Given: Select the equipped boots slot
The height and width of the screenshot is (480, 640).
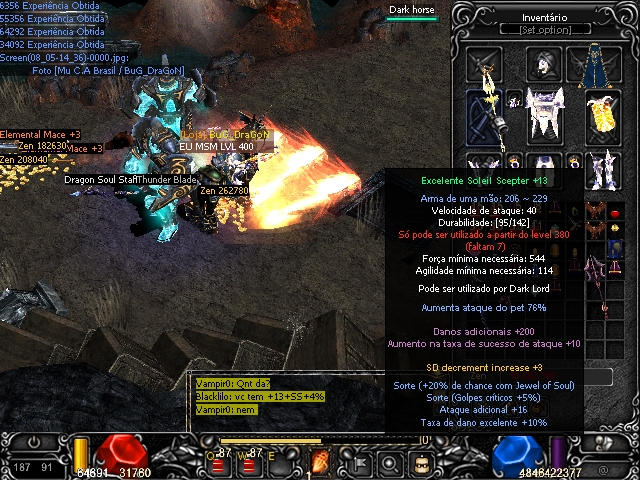Looking at the screenshot, I should tap(602, 170).
